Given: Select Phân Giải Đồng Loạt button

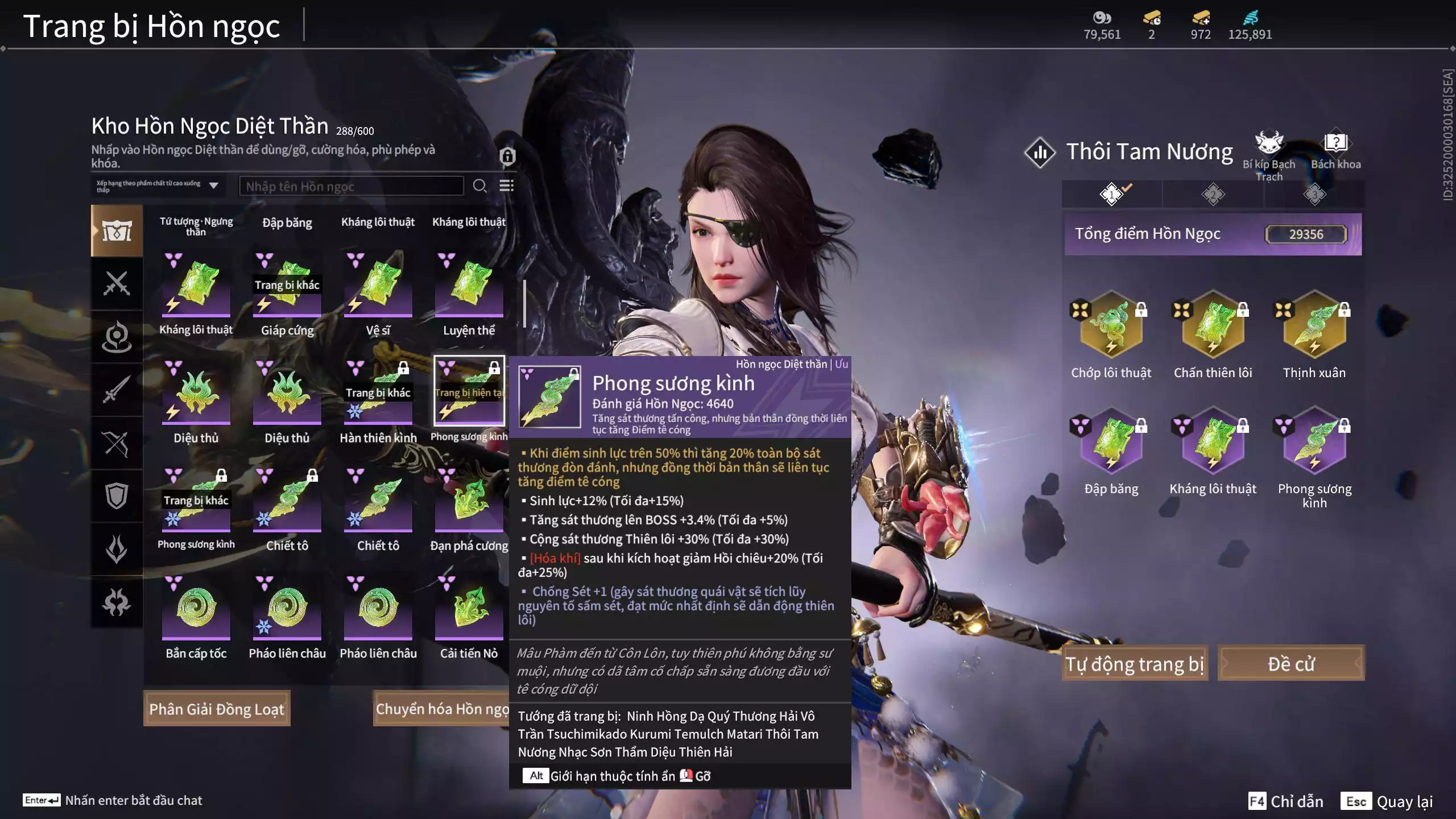Looking at the screenshot, I should tap(217, 709).
